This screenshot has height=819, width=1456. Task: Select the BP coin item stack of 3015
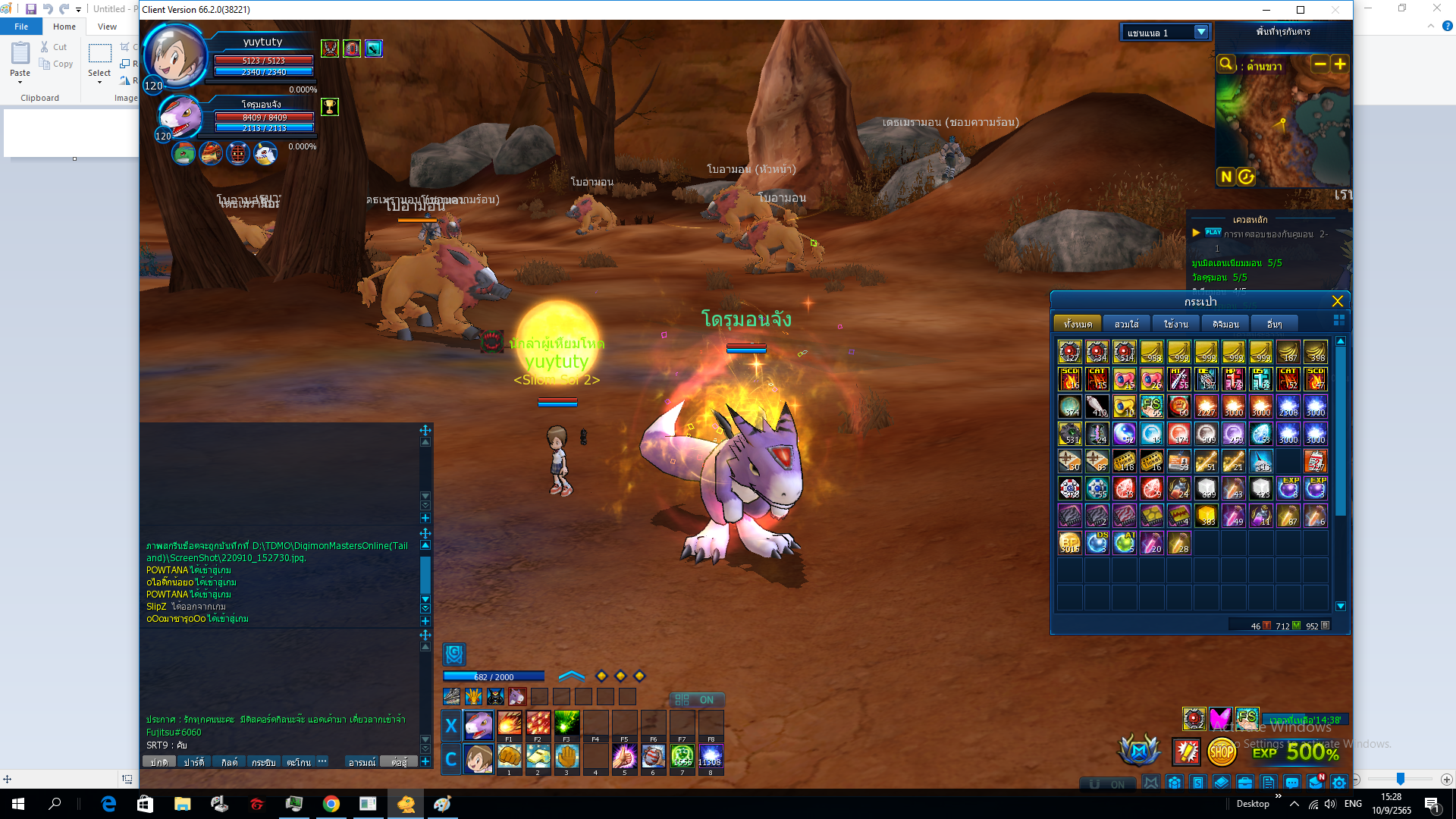(1069, 543)
